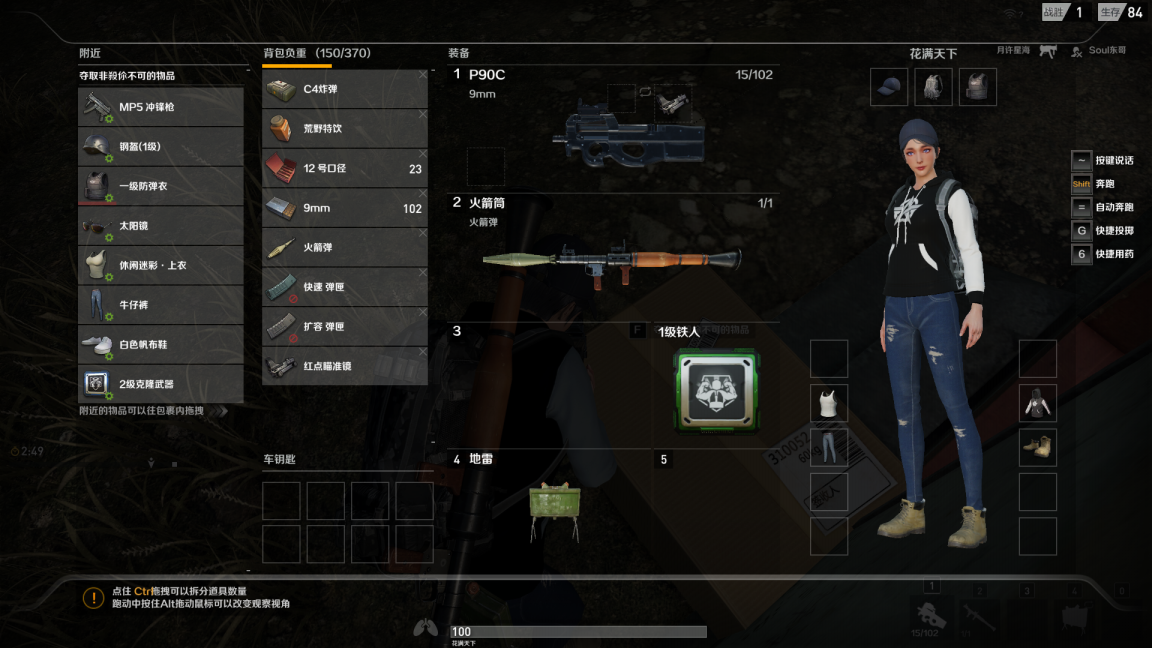This screenshot has height=648, width=1152.
Task: Select the equipped tan boots slot
Action: pos(1038,448)
